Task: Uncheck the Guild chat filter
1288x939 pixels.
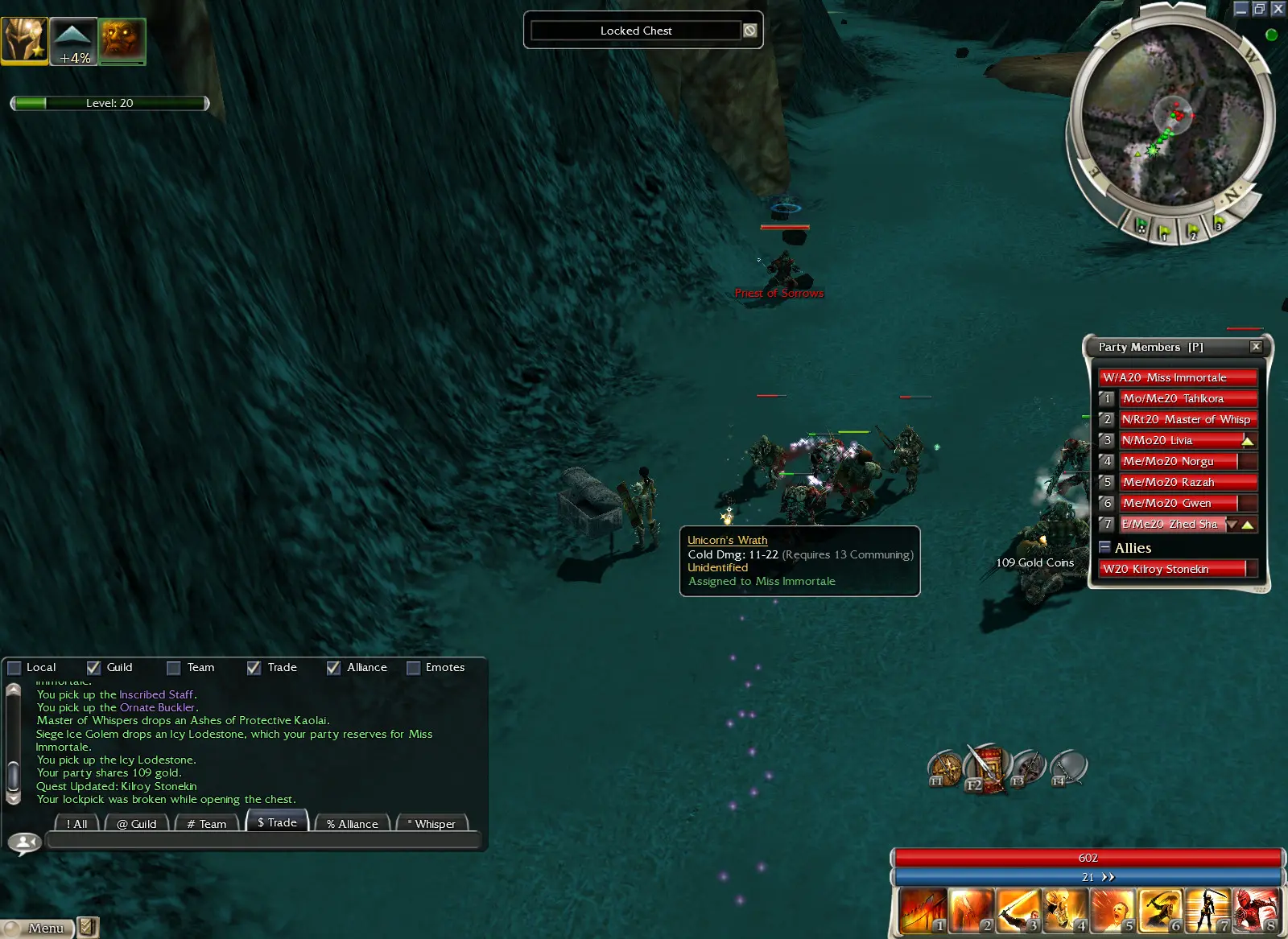Action: tap(94, 668)
